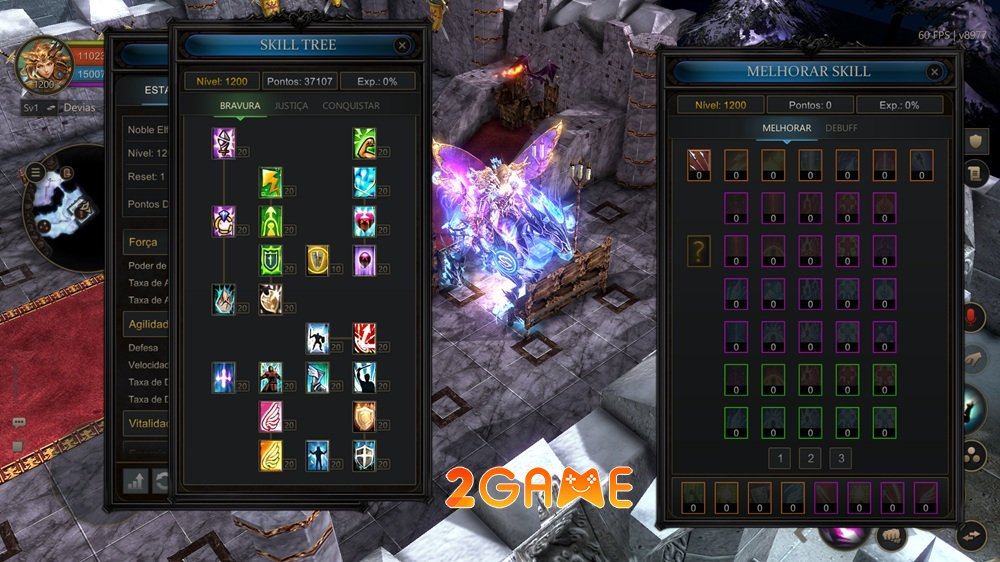Go to page 1 of skill upgrades
The width and height of the screenshot is (1000, 562).
[780, 459]
